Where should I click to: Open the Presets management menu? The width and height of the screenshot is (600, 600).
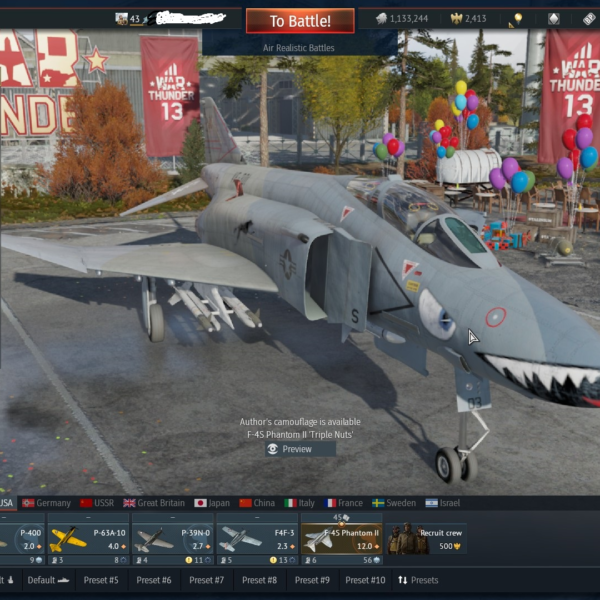tap(418, 580)
